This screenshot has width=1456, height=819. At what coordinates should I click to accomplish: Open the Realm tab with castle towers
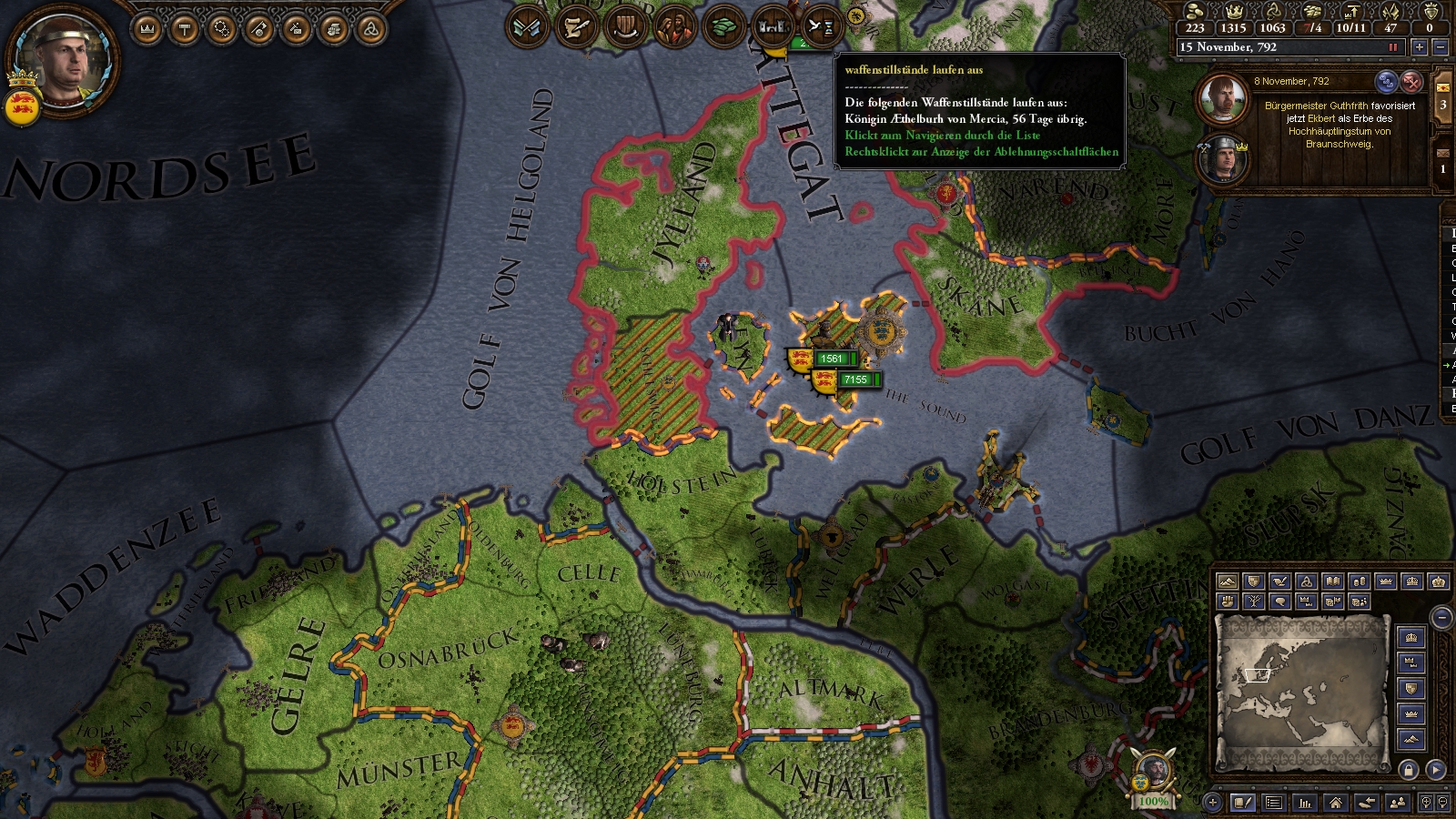pyautogui.click(x=773, y=27)
